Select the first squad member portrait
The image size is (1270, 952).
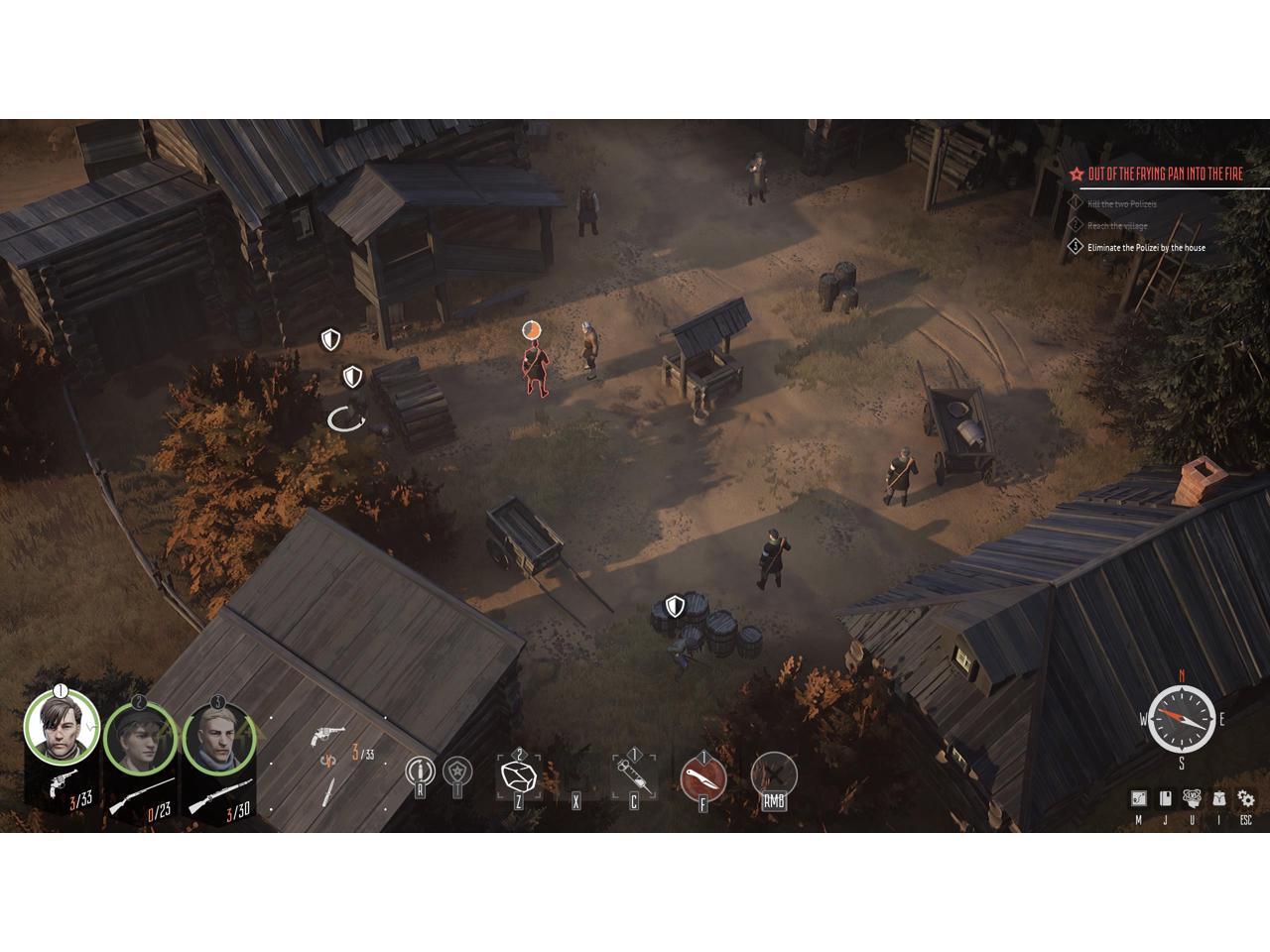[61, 727]
